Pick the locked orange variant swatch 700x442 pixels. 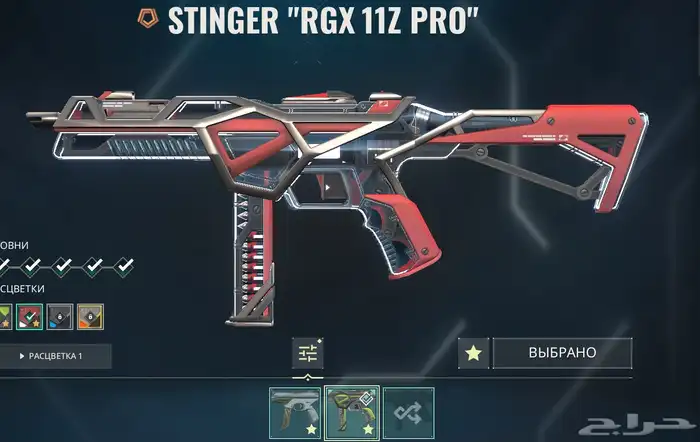coord(90,317)
